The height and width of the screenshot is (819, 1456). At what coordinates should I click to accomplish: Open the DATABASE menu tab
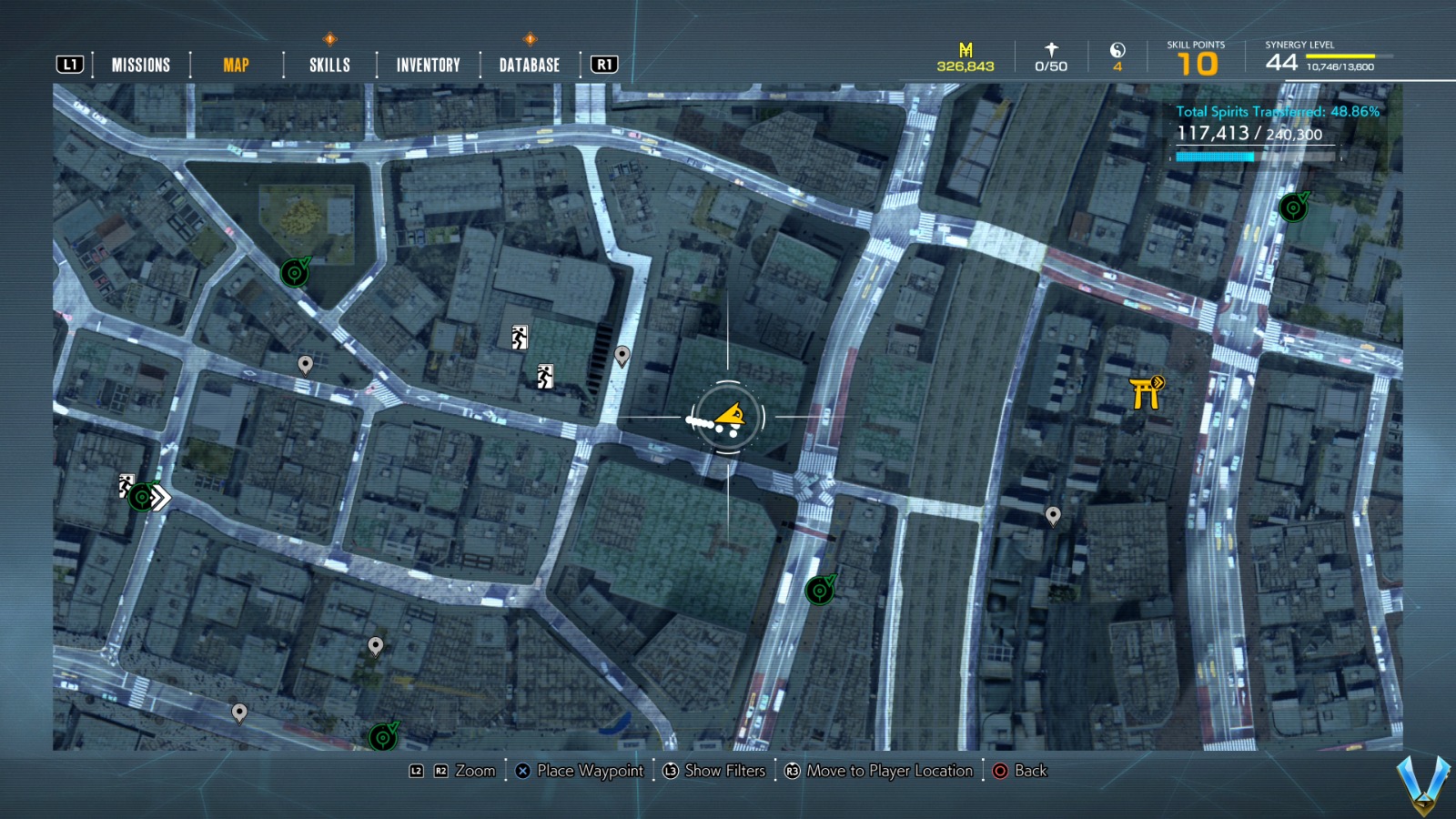tap(528, 64)
